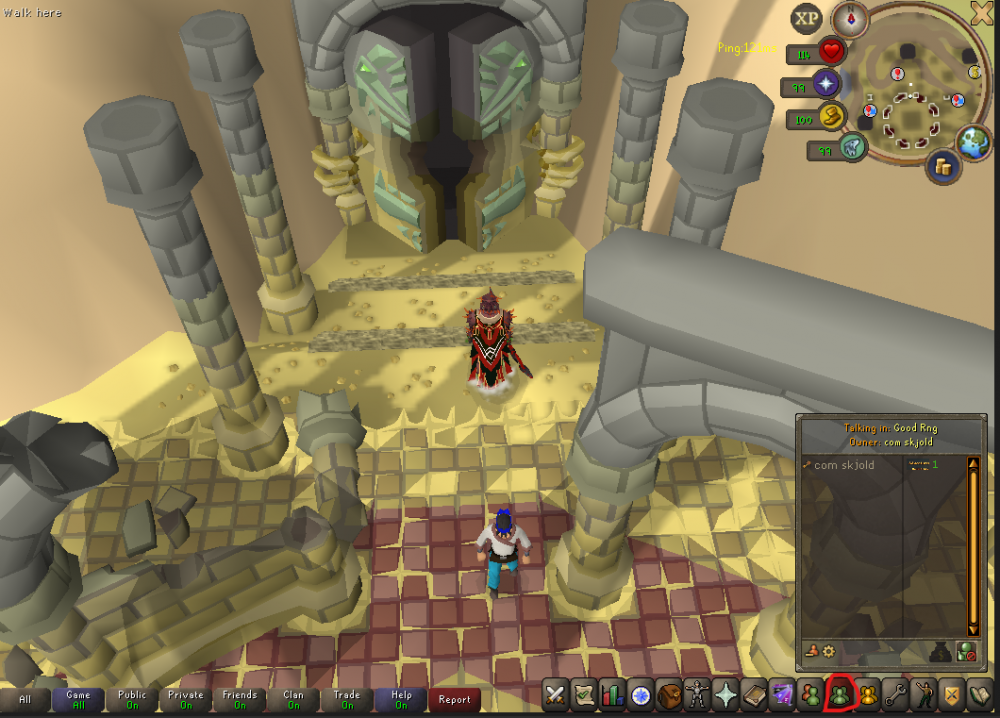Open chat-channel setup with the gear icon
The image size is (1000, 718).
pyautogui.click(x=828, y=651)
